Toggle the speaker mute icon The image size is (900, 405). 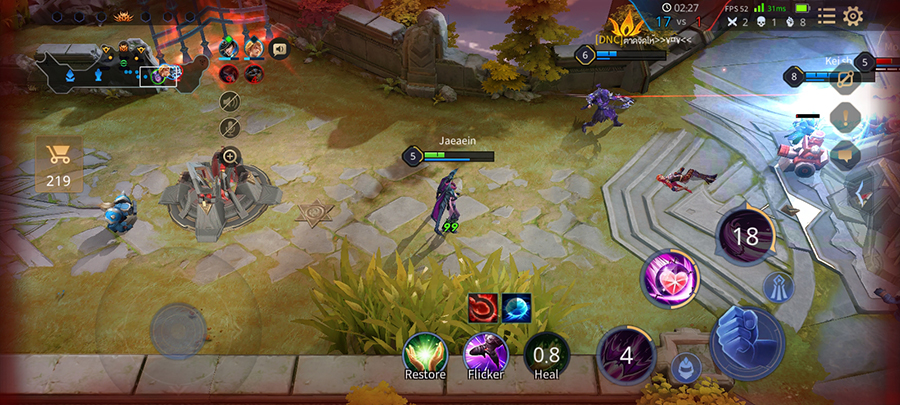click(230, 101)
